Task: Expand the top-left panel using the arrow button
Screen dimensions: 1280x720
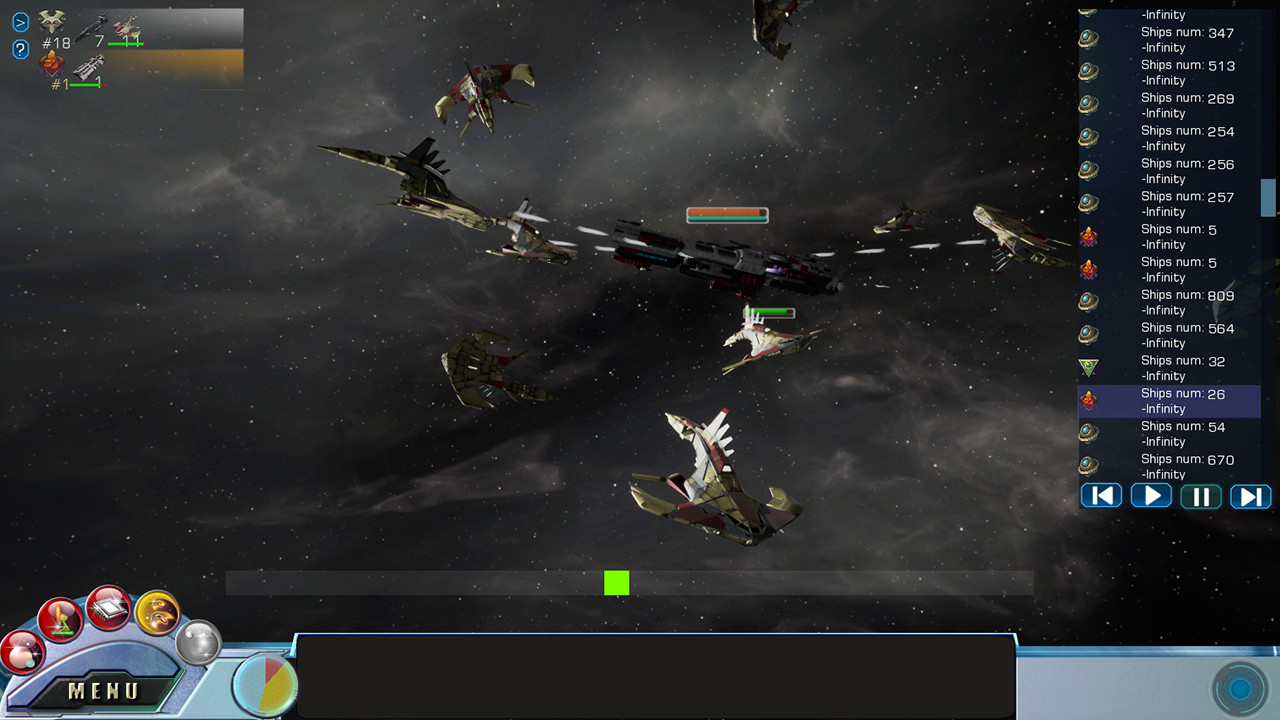Action: [x=20, y=22]
